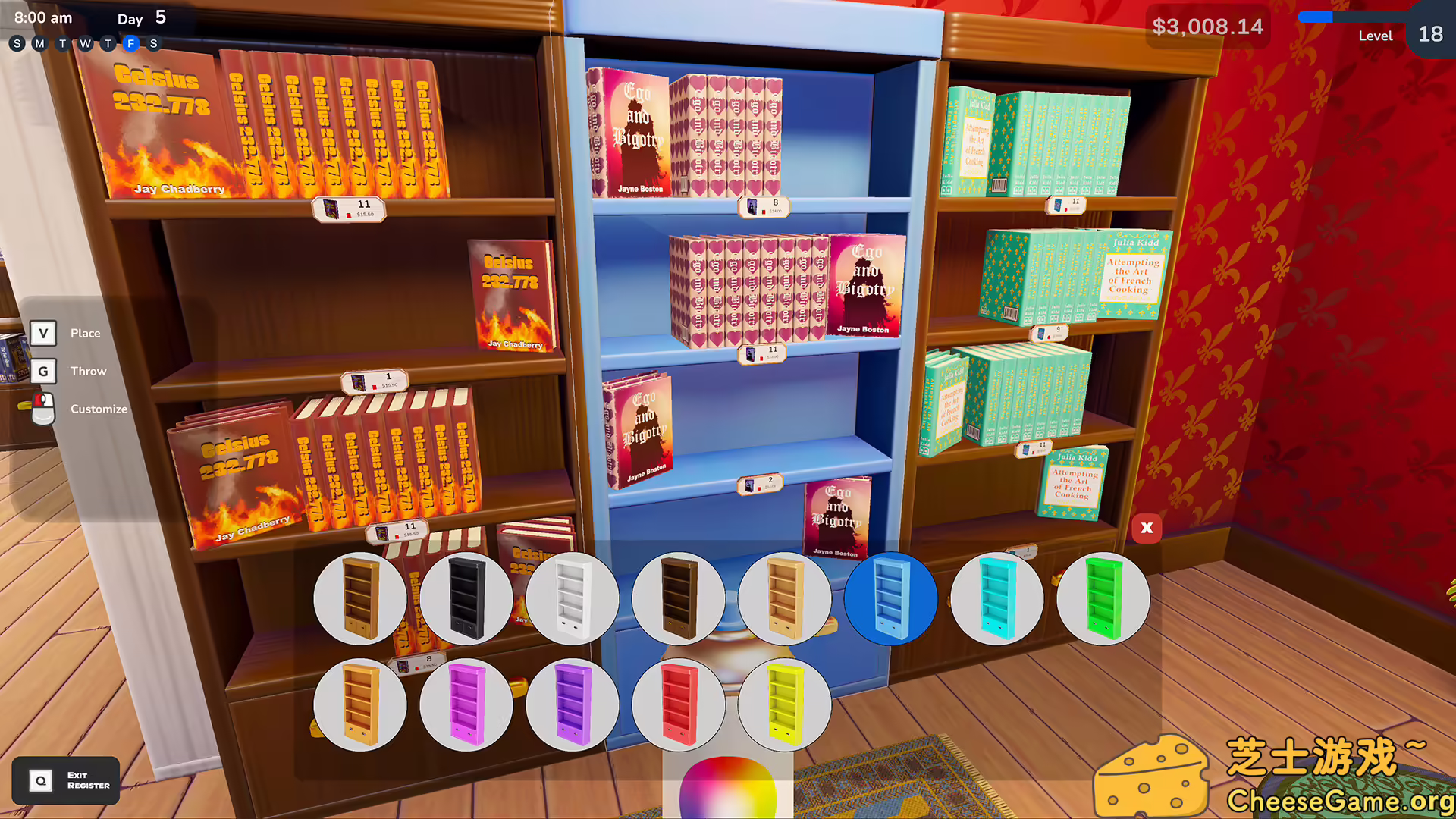Select the yellow bookshelf variant
Viewport: 1456px width, 819px height.
click(785, 705)
